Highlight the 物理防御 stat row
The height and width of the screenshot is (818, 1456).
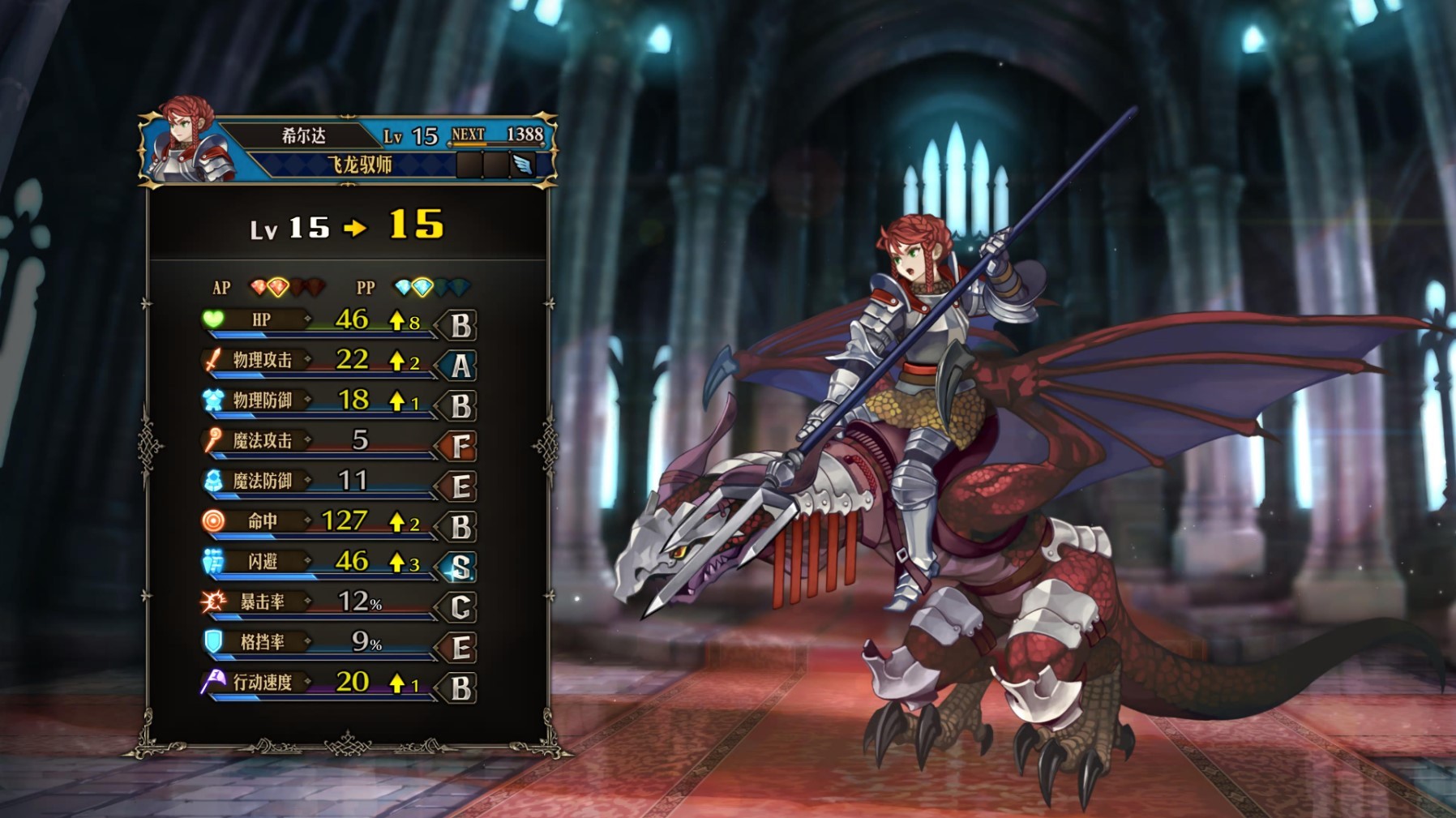[337, 401]
